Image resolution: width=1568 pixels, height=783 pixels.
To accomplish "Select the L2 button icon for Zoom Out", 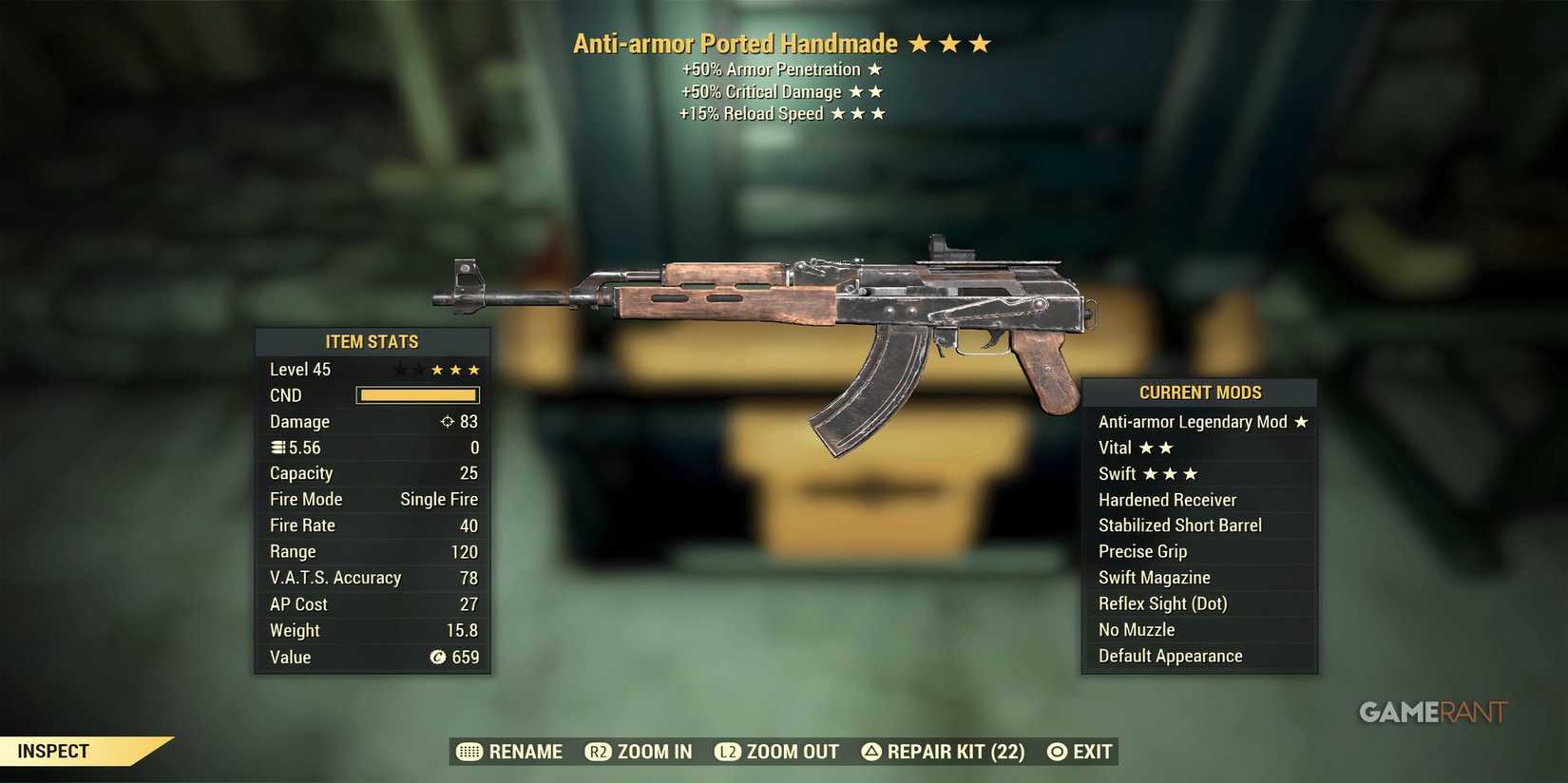I will coord(728,751).
